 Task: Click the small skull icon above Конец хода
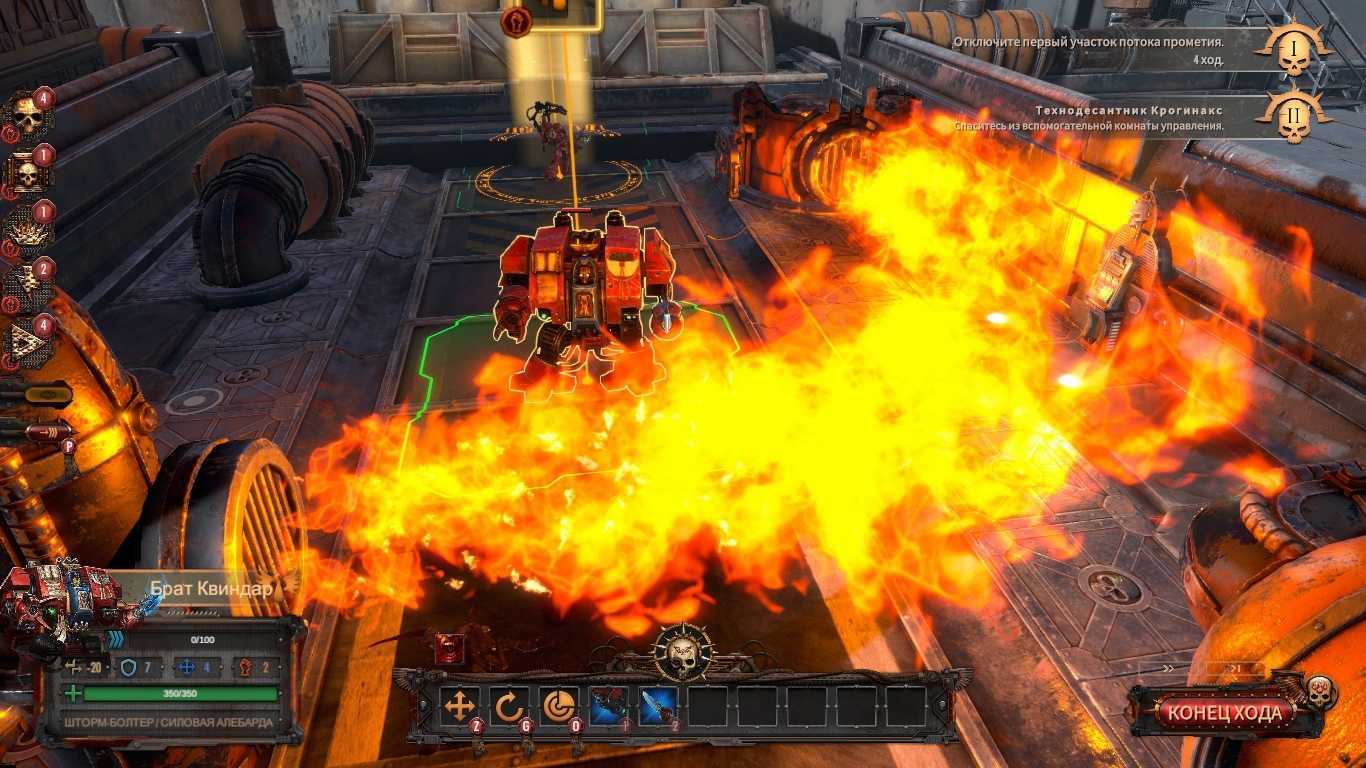click(x=1318, y=689)
